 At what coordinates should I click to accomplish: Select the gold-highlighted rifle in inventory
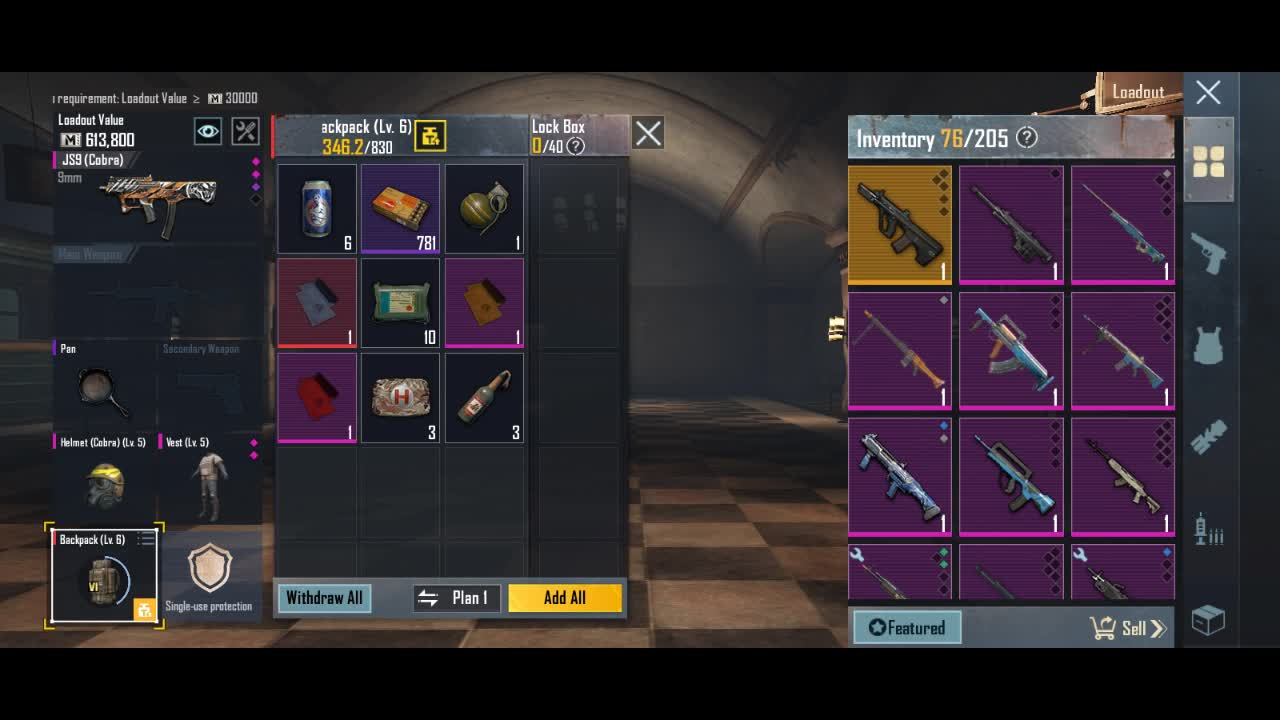(900, 225)
